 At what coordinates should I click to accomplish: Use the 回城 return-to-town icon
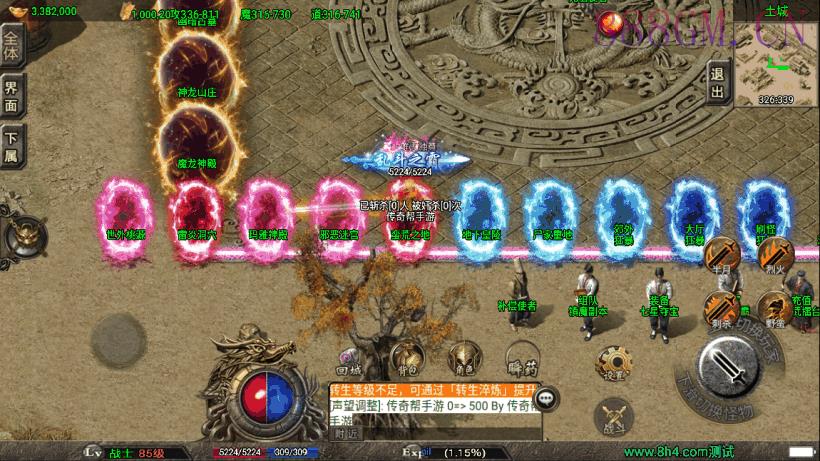click(x=348, y=357)
